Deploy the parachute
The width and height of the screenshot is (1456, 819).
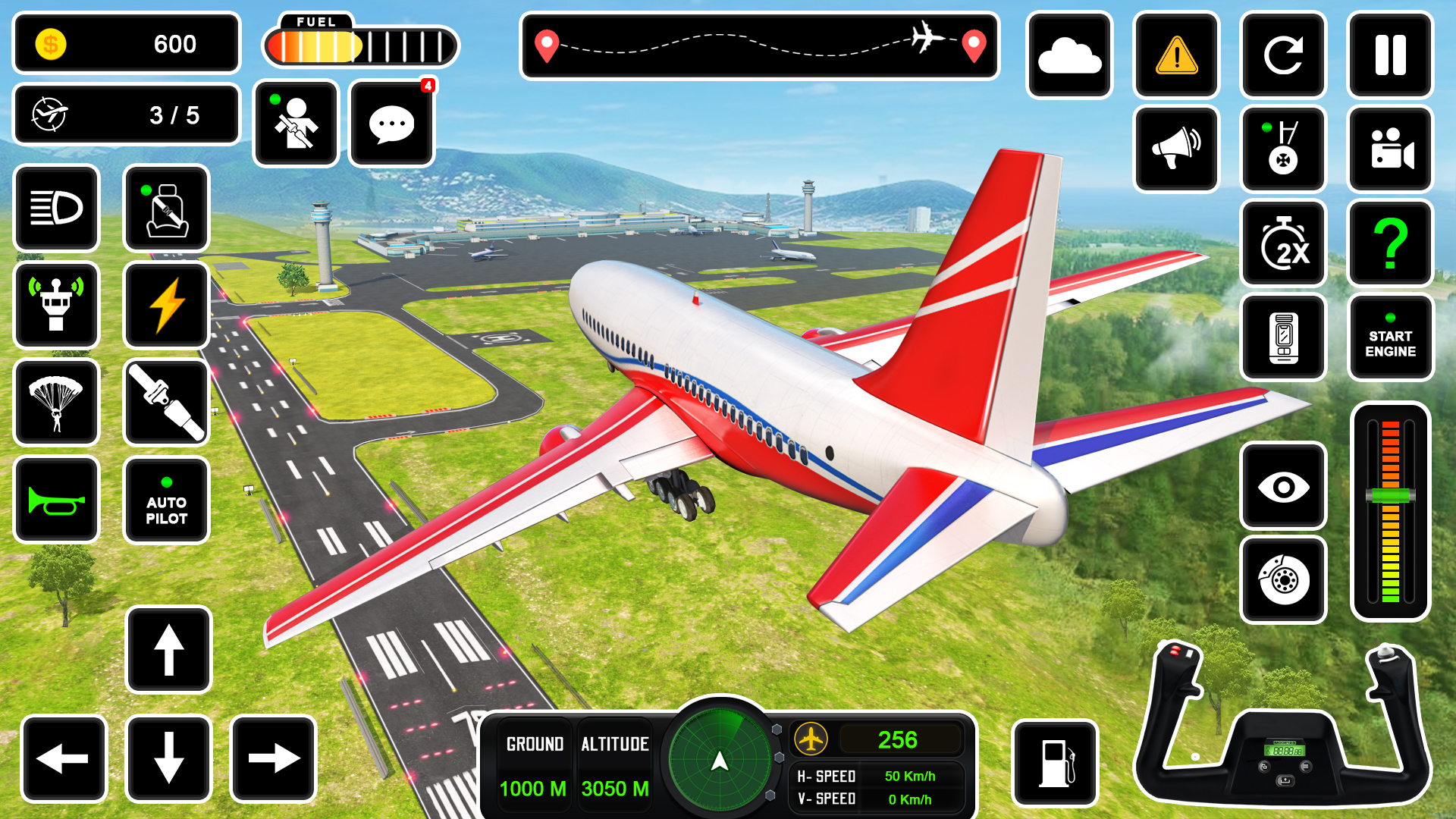[56, 403]
